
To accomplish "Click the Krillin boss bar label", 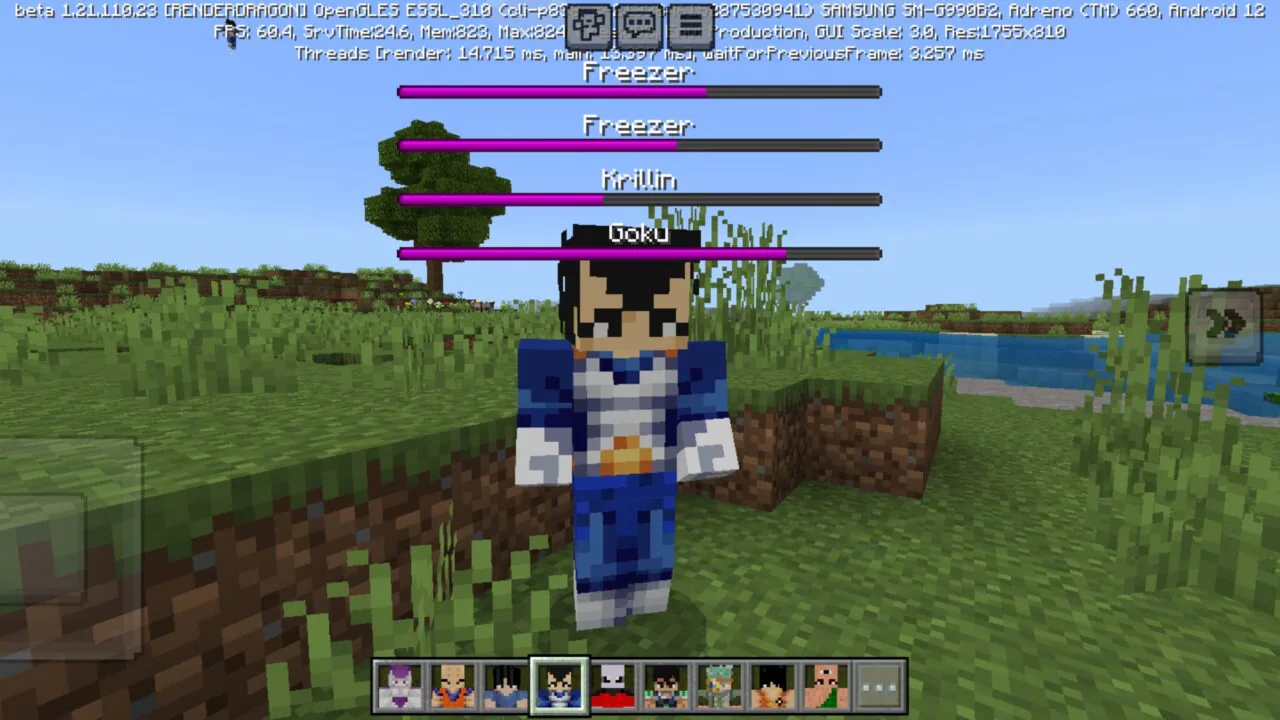I will [639, 180].
